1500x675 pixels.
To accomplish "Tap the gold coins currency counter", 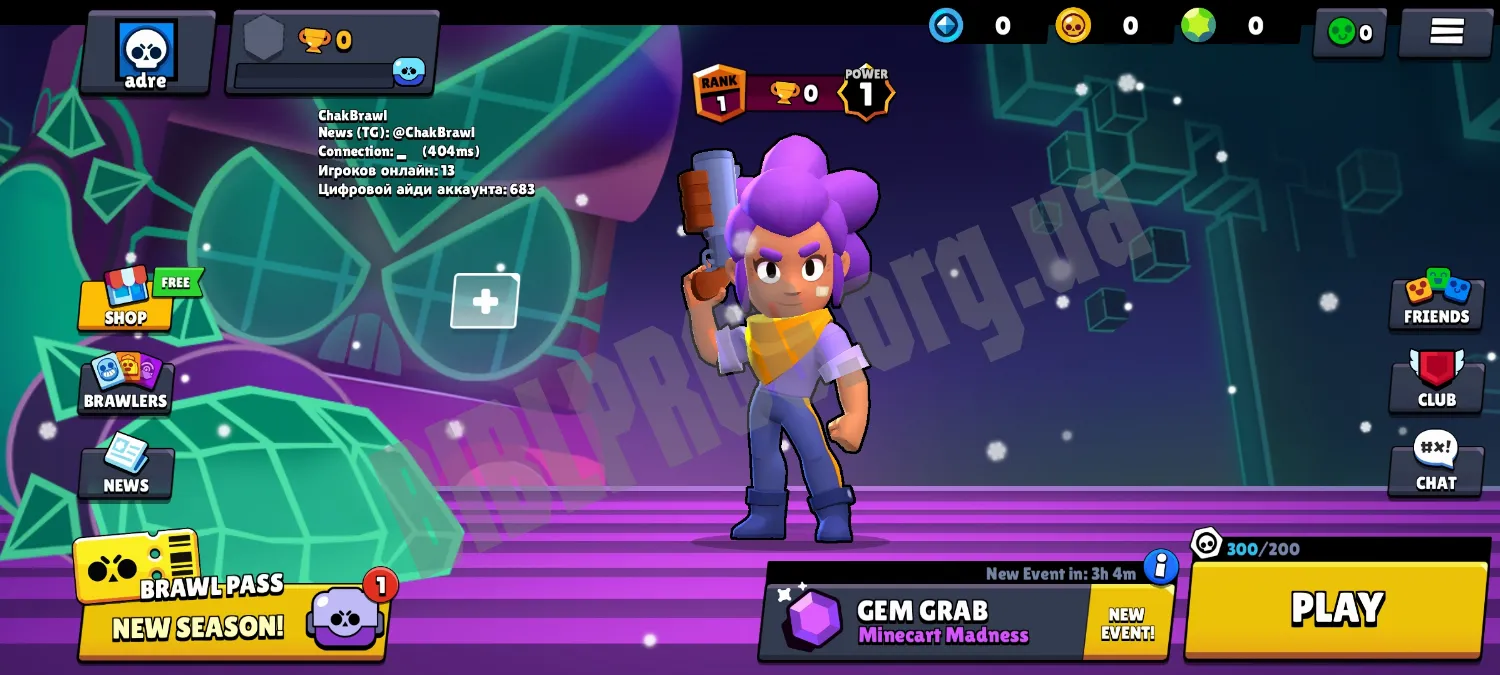I will pyautogui.click(x=1100, y=26).
